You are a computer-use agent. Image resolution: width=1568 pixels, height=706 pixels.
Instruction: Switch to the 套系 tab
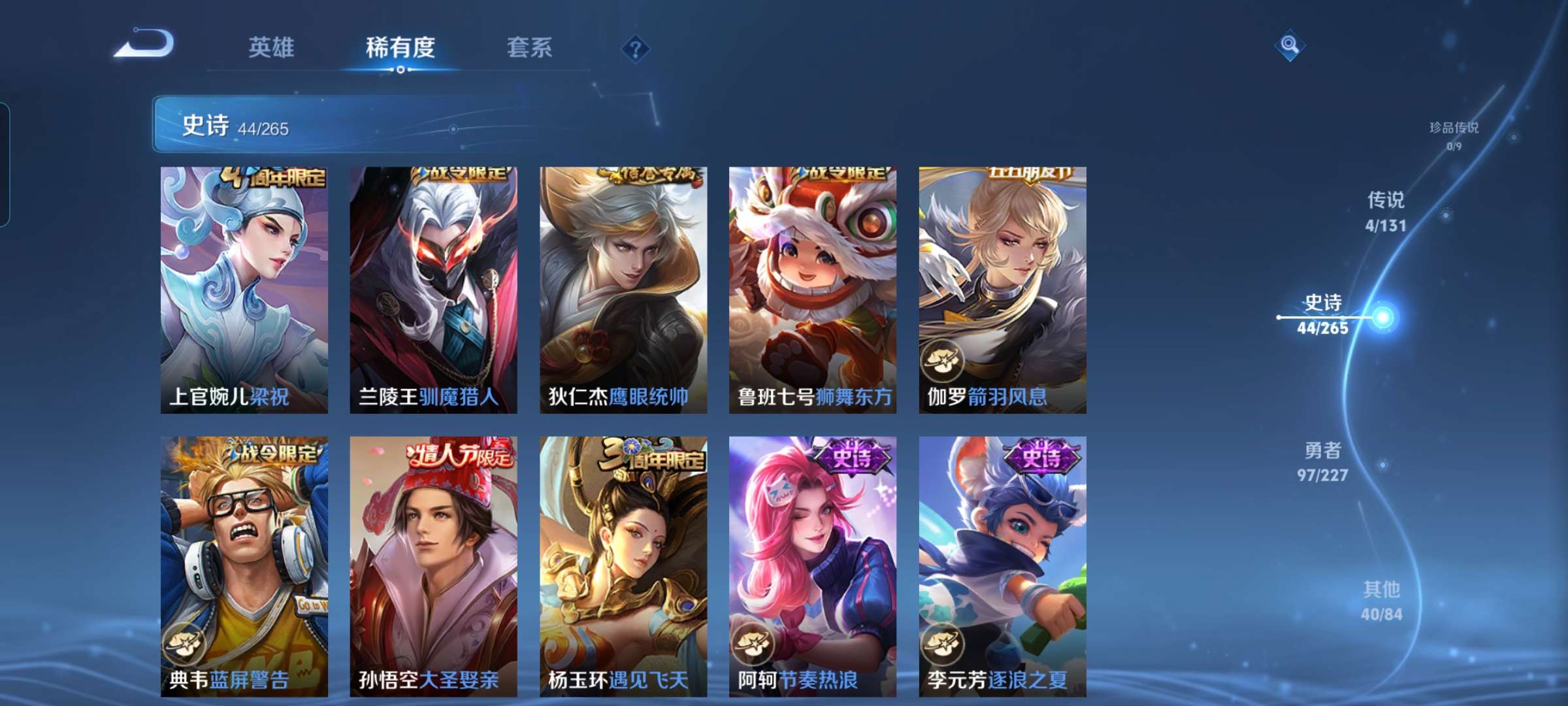click(529, 48)
